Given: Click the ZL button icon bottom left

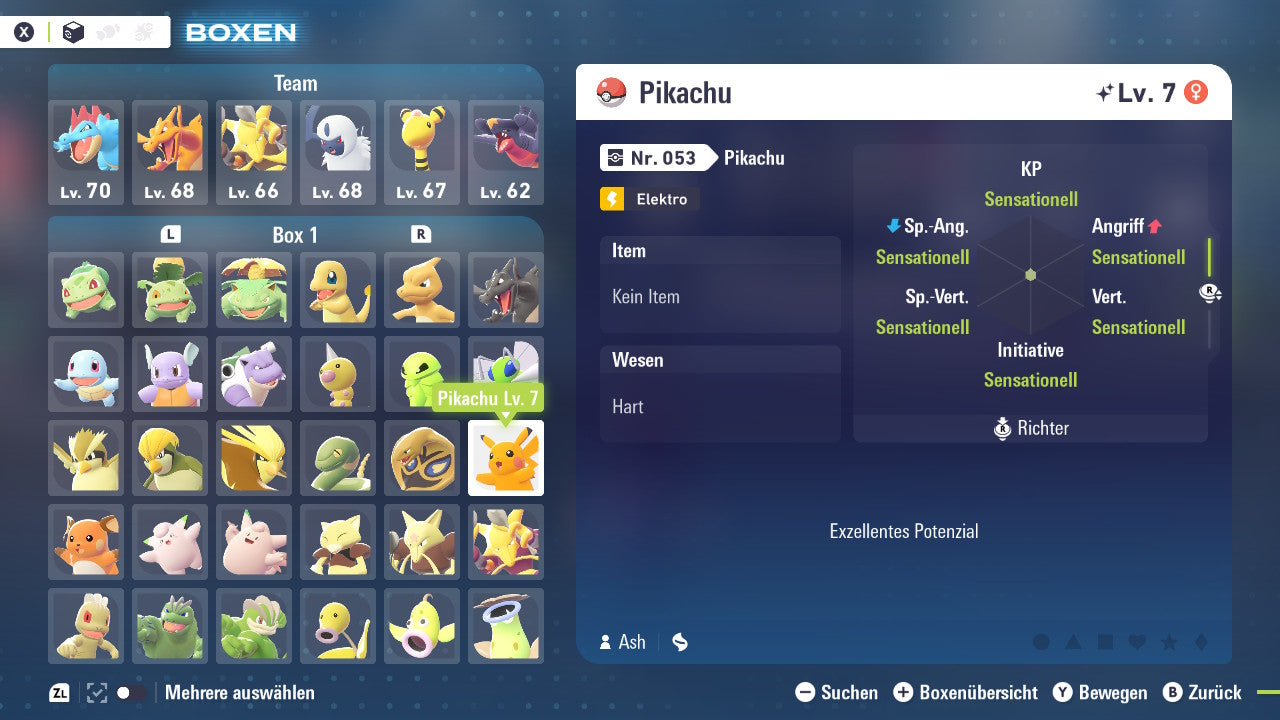Looking at the screenshot, I should [x=58, y=692].
